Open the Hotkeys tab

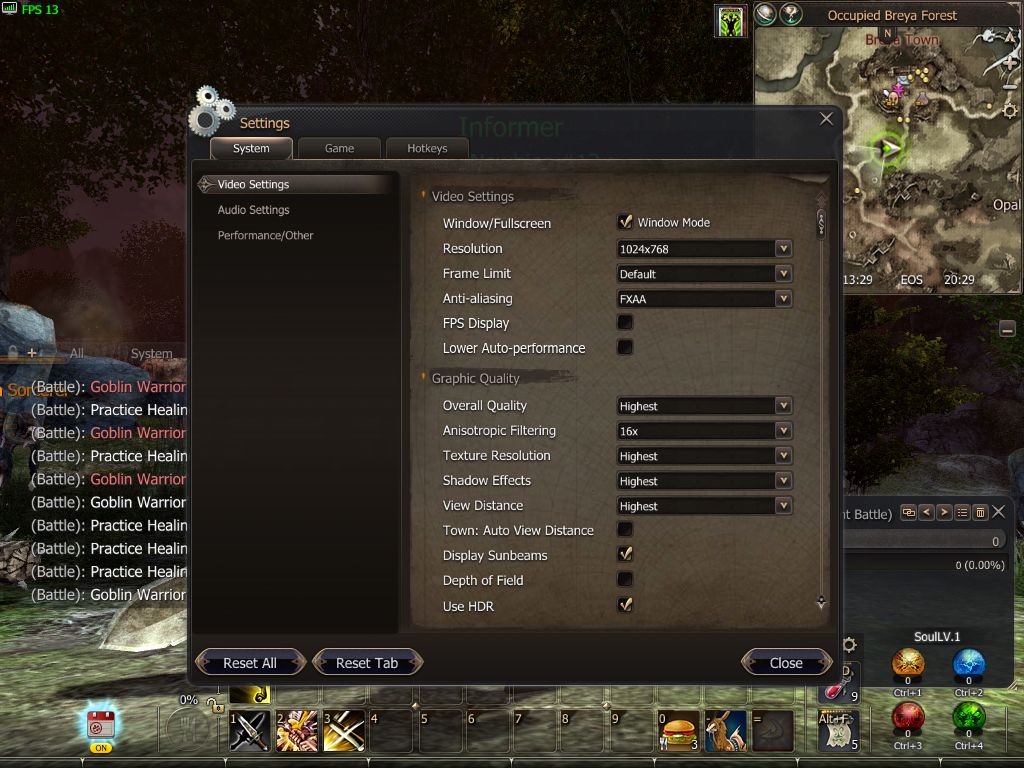coord(427,148)
